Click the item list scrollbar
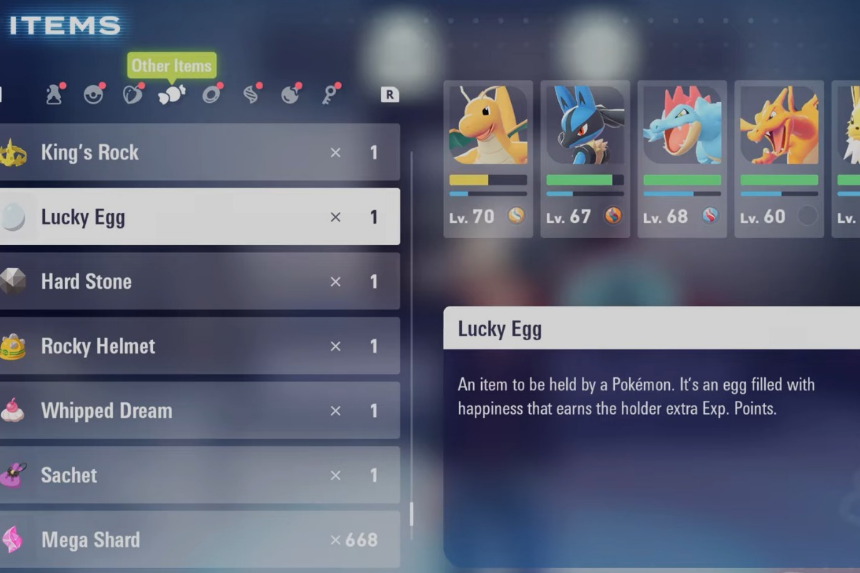 (x=411, y=514)
